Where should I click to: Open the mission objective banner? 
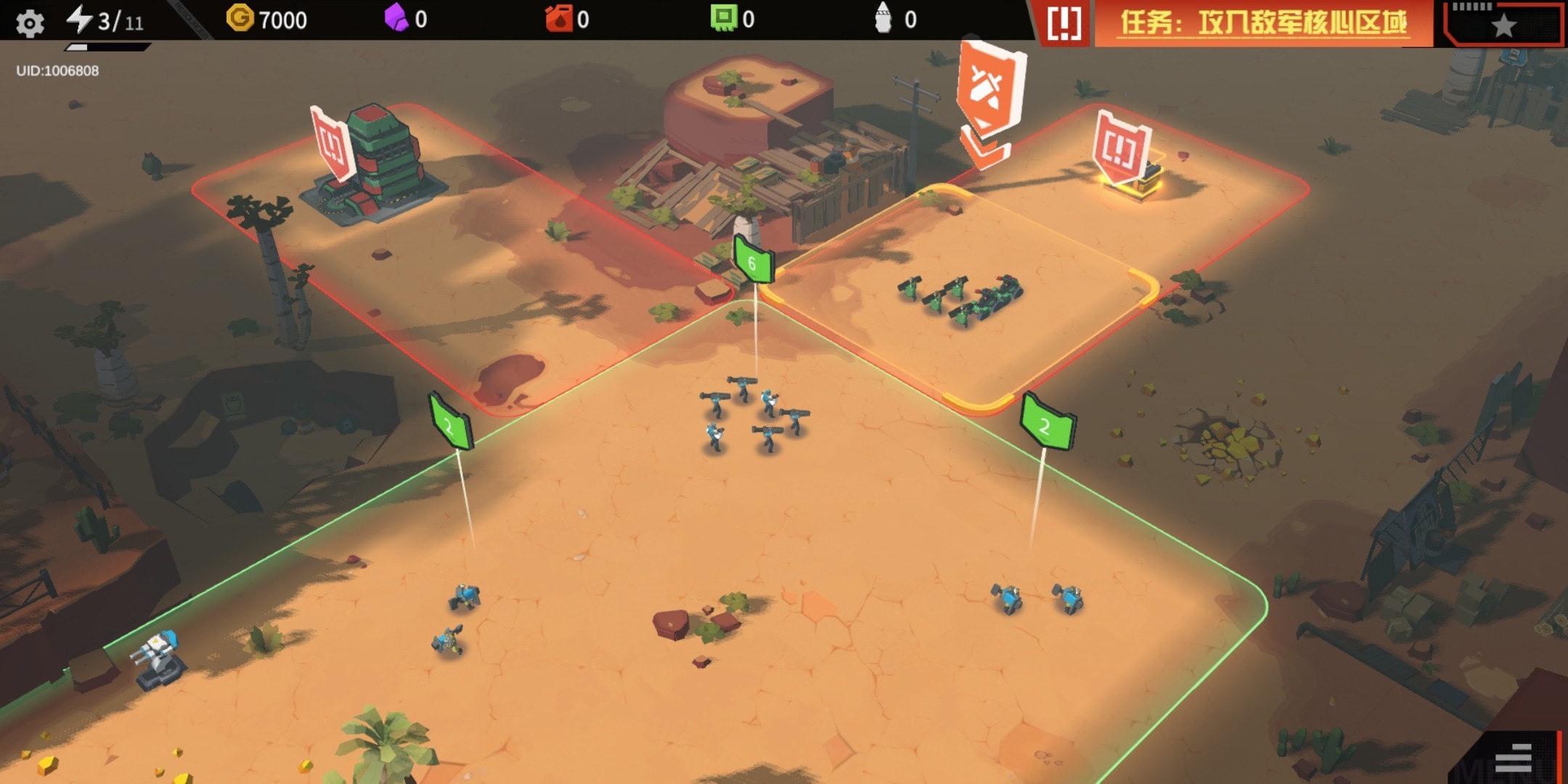[x=1262, y=23]
